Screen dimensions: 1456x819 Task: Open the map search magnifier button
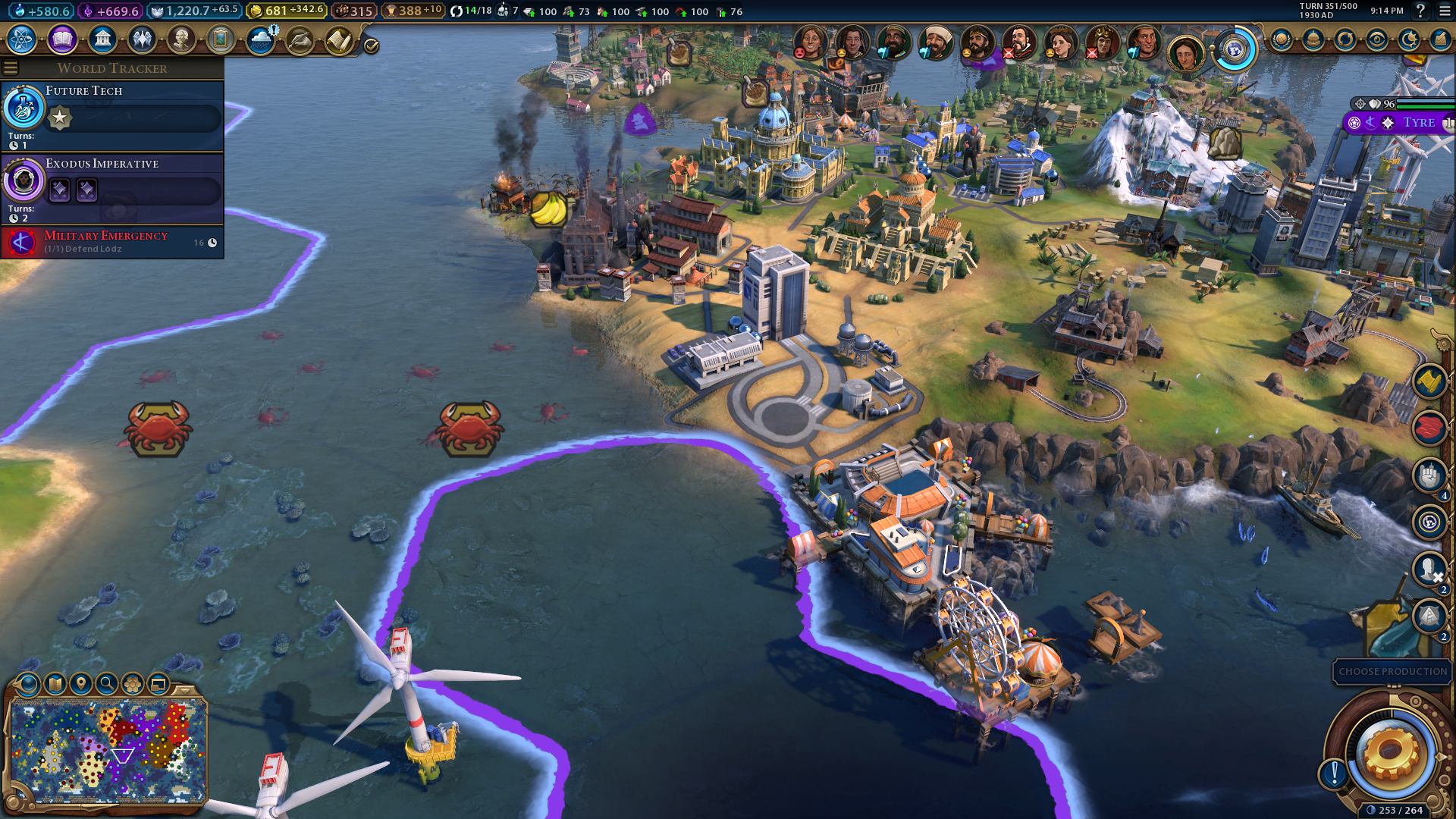(107, 684)
